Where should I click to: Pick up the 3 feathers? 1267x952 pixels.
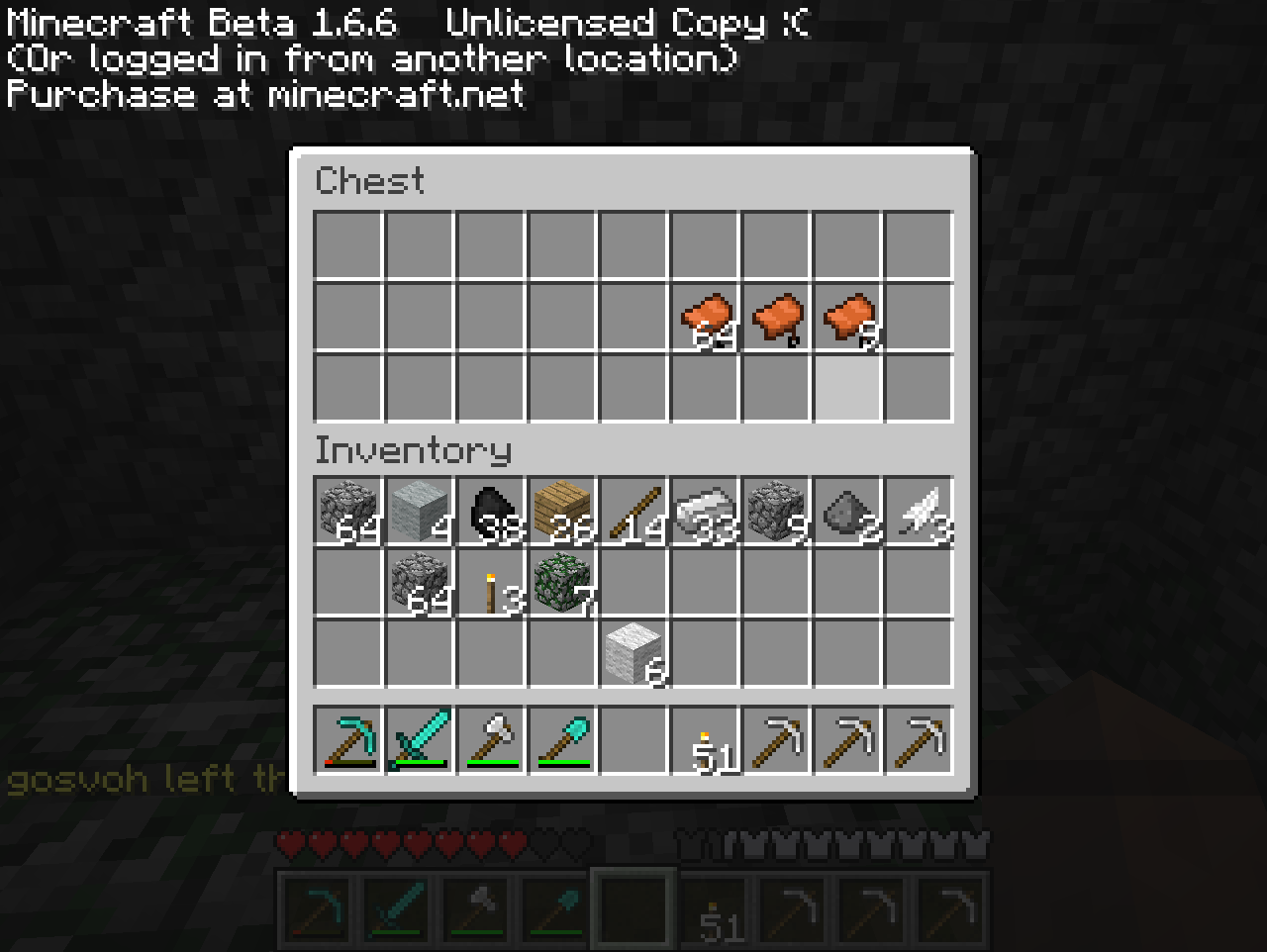[919, 512]
